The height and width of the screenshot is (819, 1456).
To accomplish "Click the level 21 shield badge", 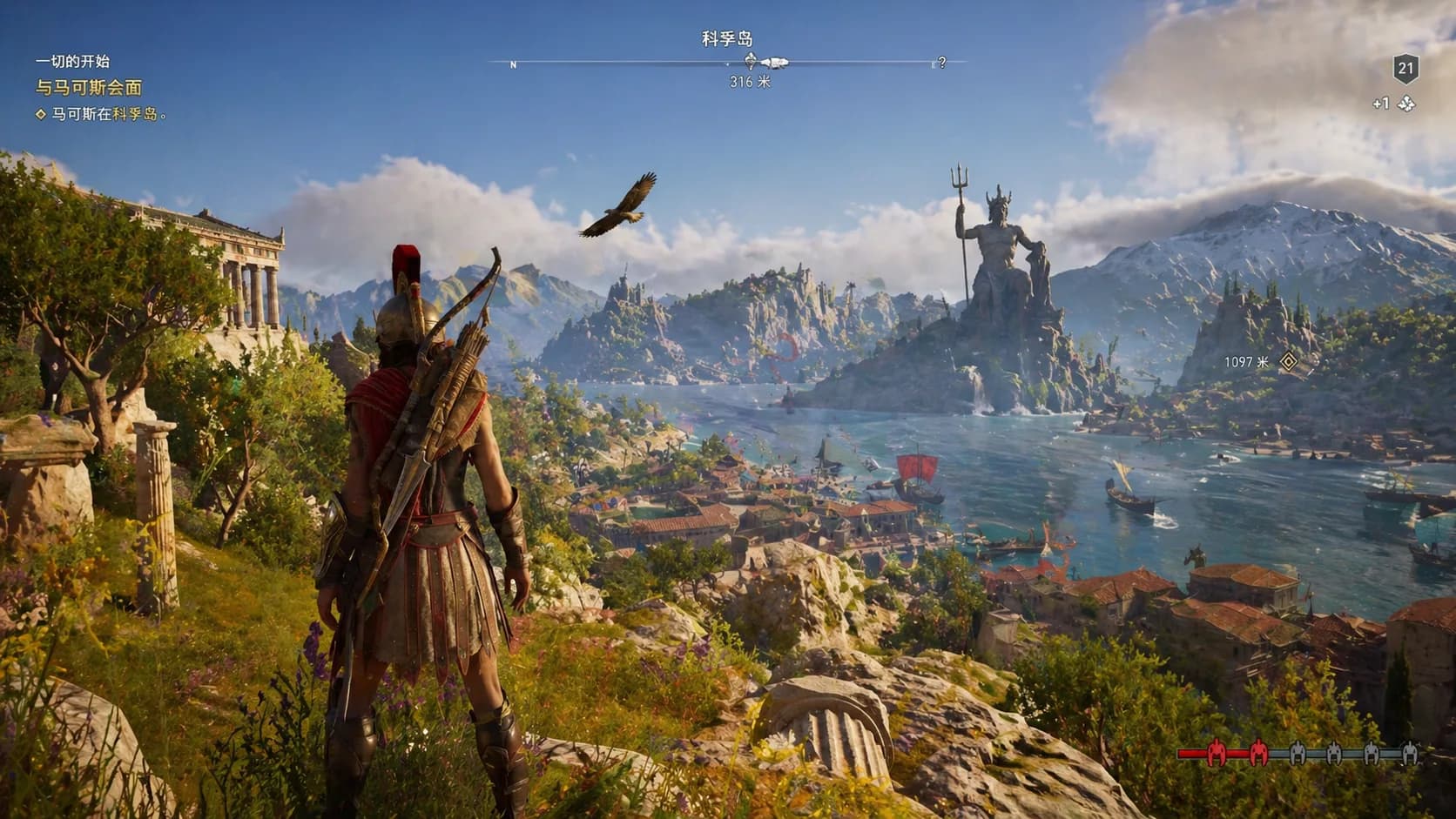I will [1405, 69].
